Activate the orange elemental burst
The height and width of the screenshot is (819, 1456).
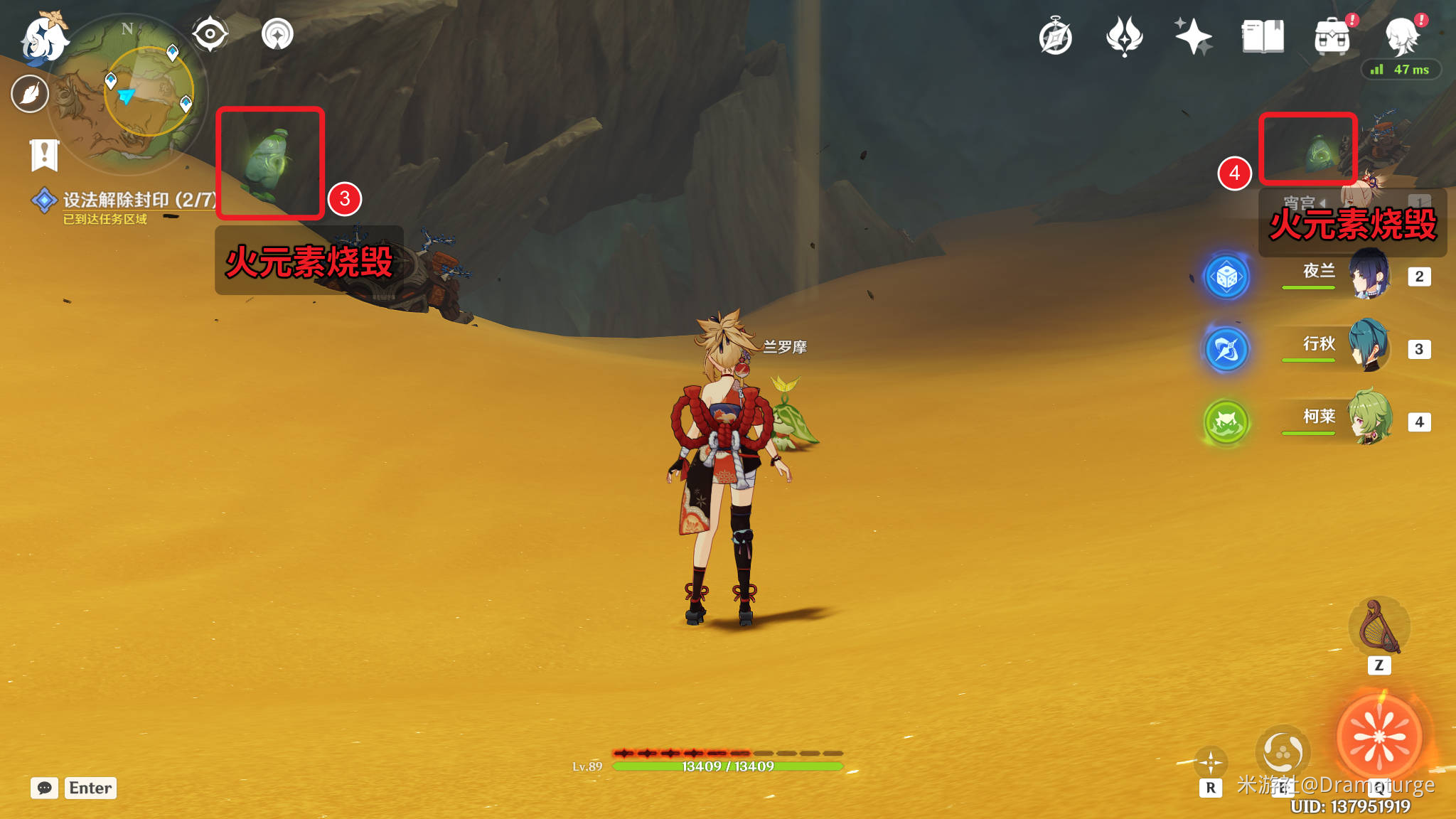(1379, 737)
